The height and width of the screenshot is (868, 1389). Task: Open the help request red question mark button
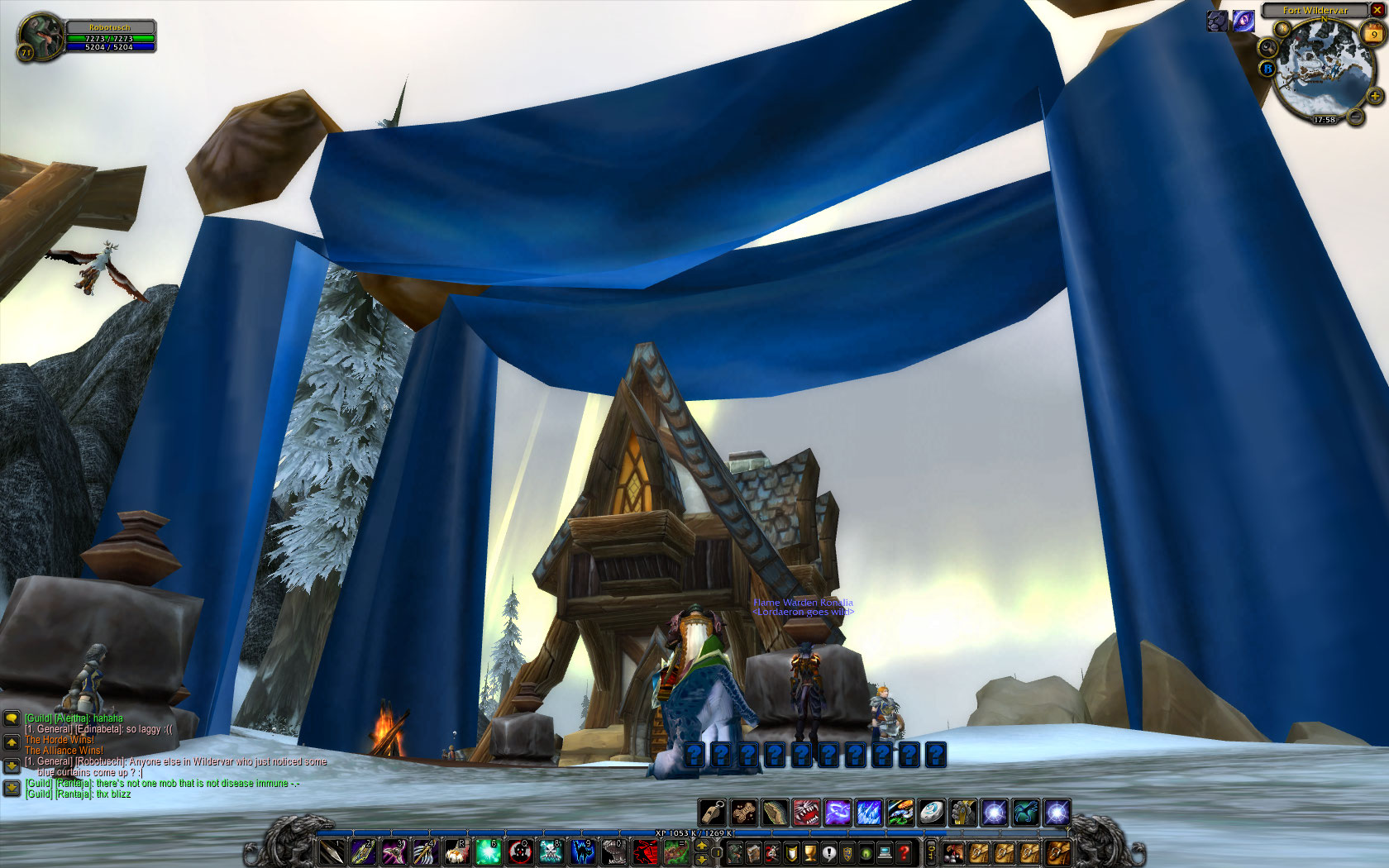point(905,851)
